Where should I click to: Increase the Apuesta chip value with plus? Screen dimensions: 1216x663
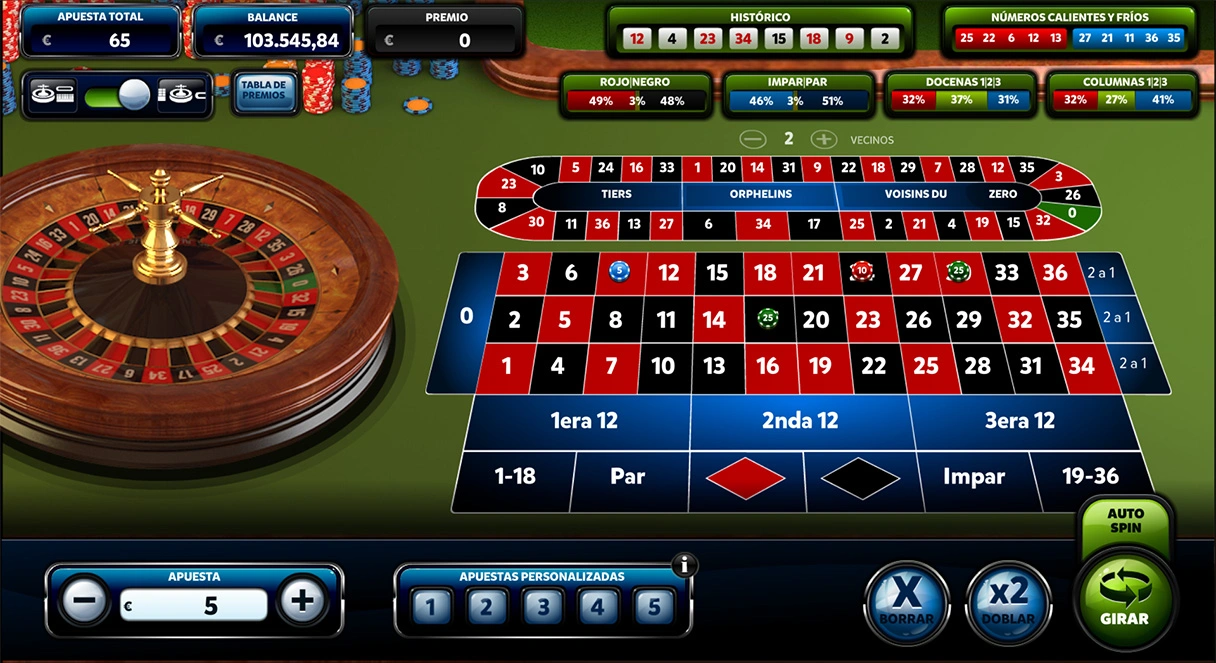click(x=302, y=601)
